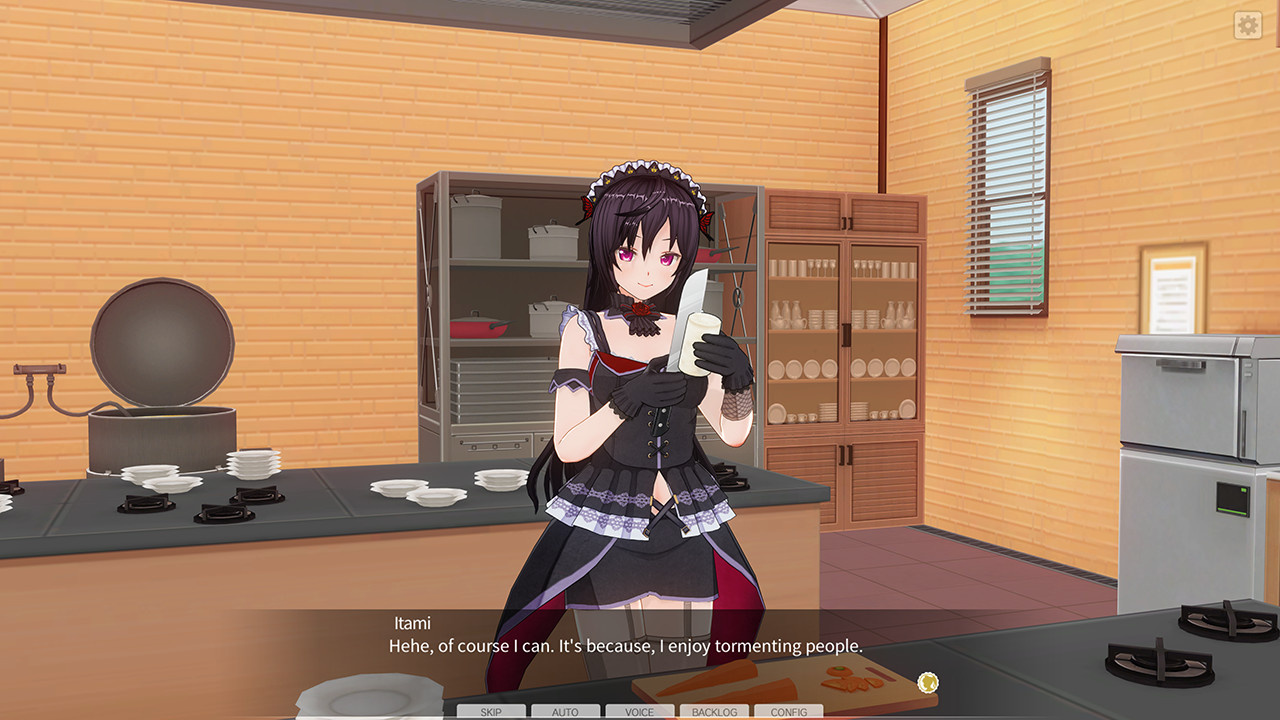The height and width of the screenshot is (720, 1280).
Task: Open the settings gear icon
Action: pyautogui.click(x=1246, y=26)
